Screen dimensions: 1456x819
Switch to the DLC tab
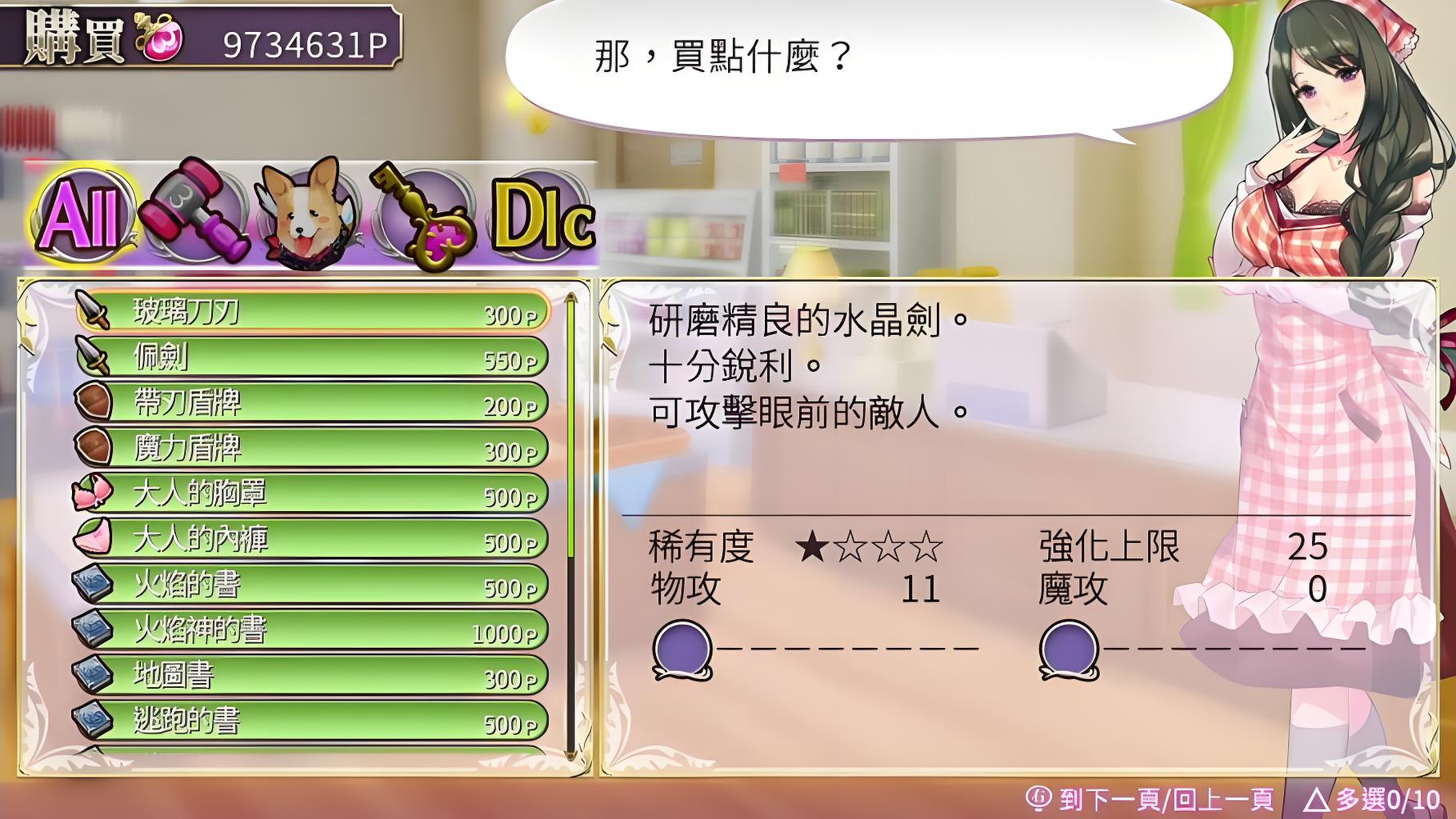(544, 216)
